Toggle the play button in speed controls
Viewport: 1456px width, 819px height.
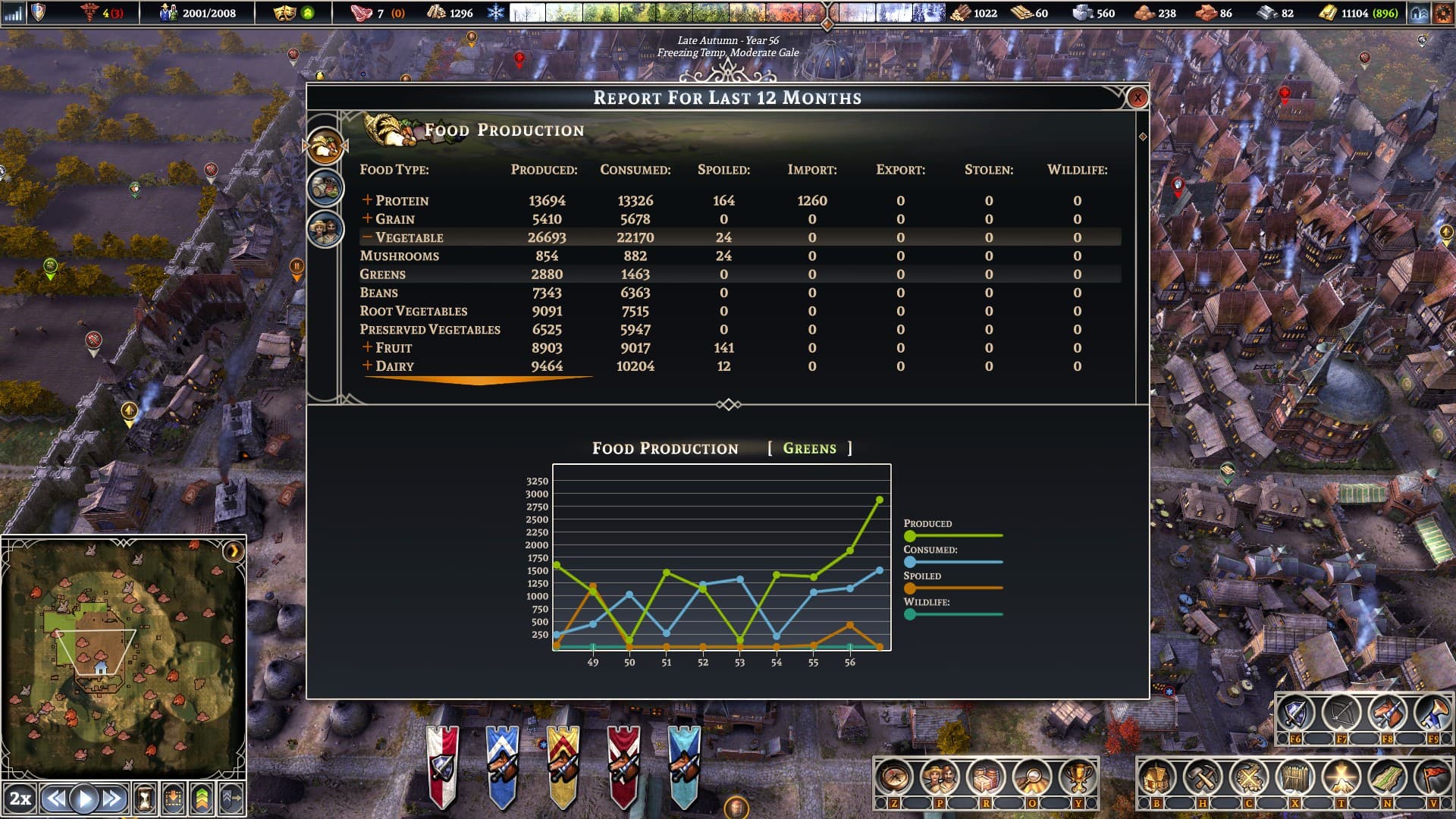(84, 799)
